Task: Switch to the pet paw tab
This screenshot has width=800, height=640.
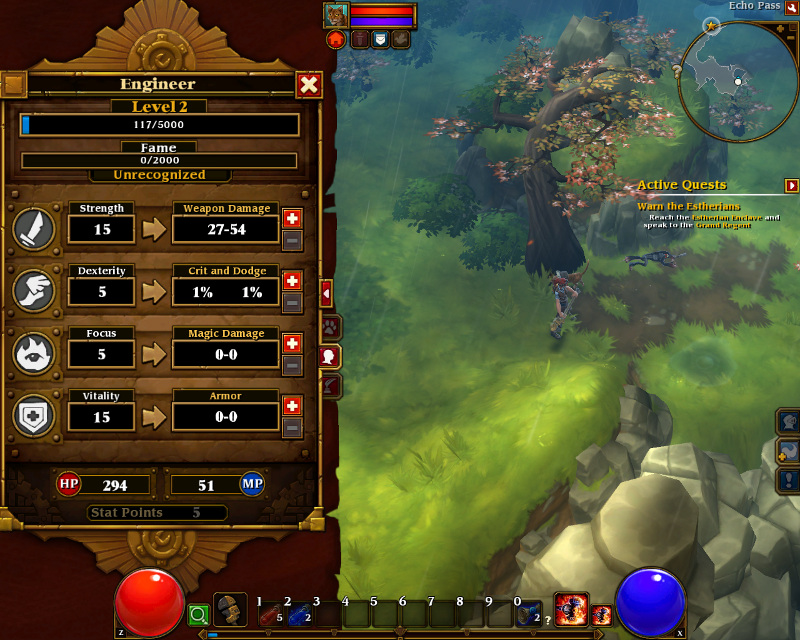Action: (329, 327)
